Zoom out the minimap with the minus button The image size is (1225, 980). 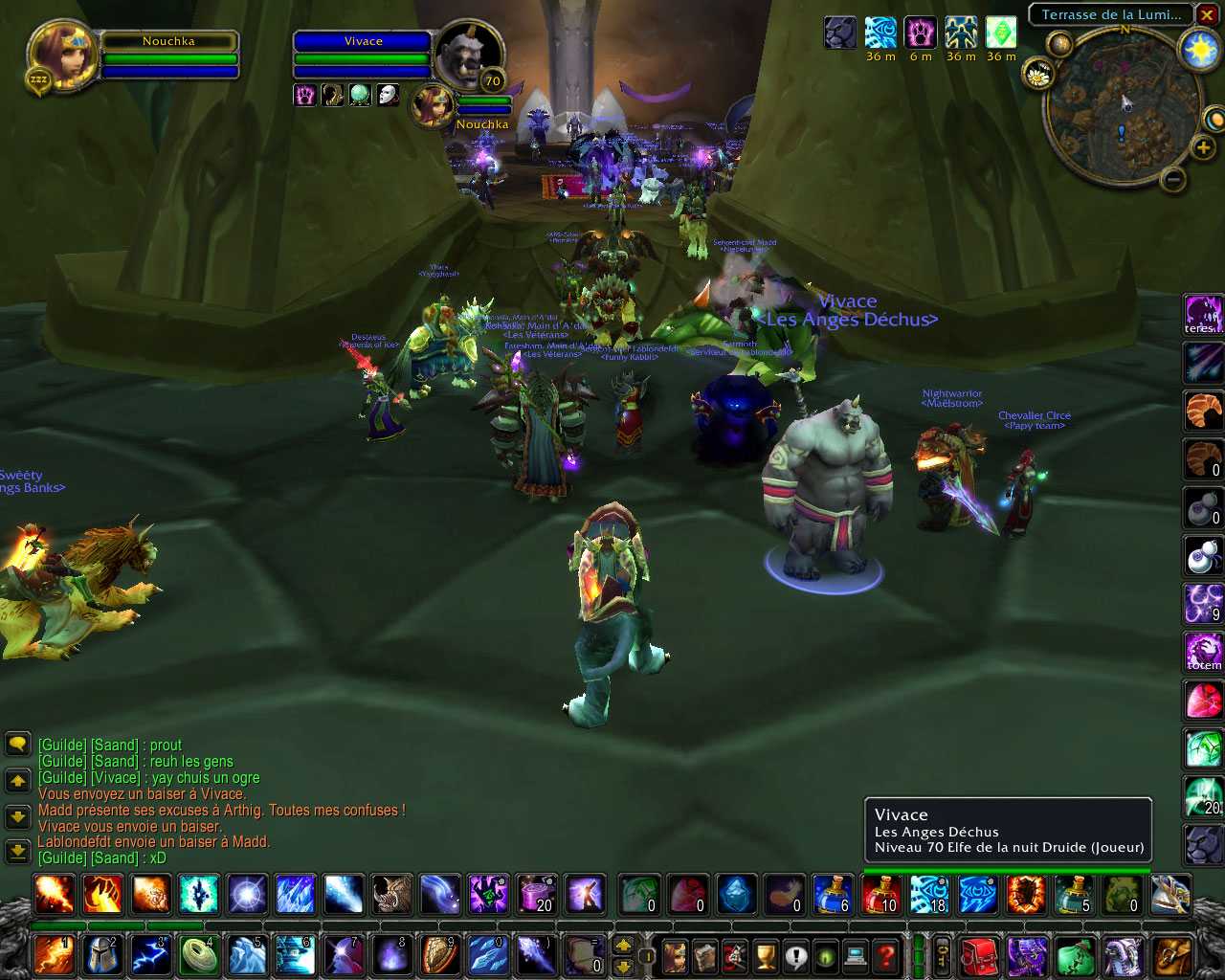tap(1174, 179)
